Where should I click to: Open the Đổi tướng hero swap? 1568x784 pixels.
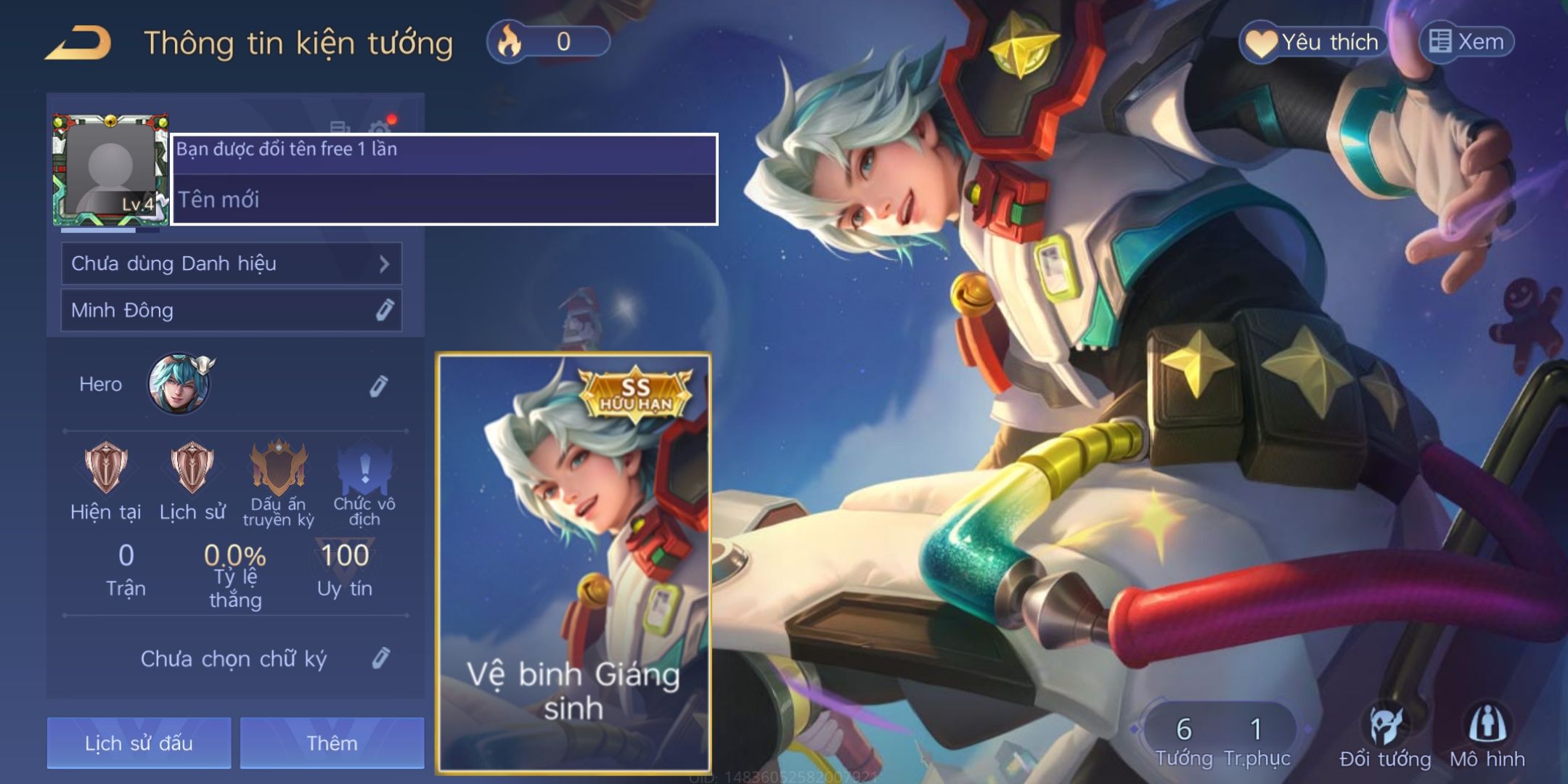coord(1385,737)
